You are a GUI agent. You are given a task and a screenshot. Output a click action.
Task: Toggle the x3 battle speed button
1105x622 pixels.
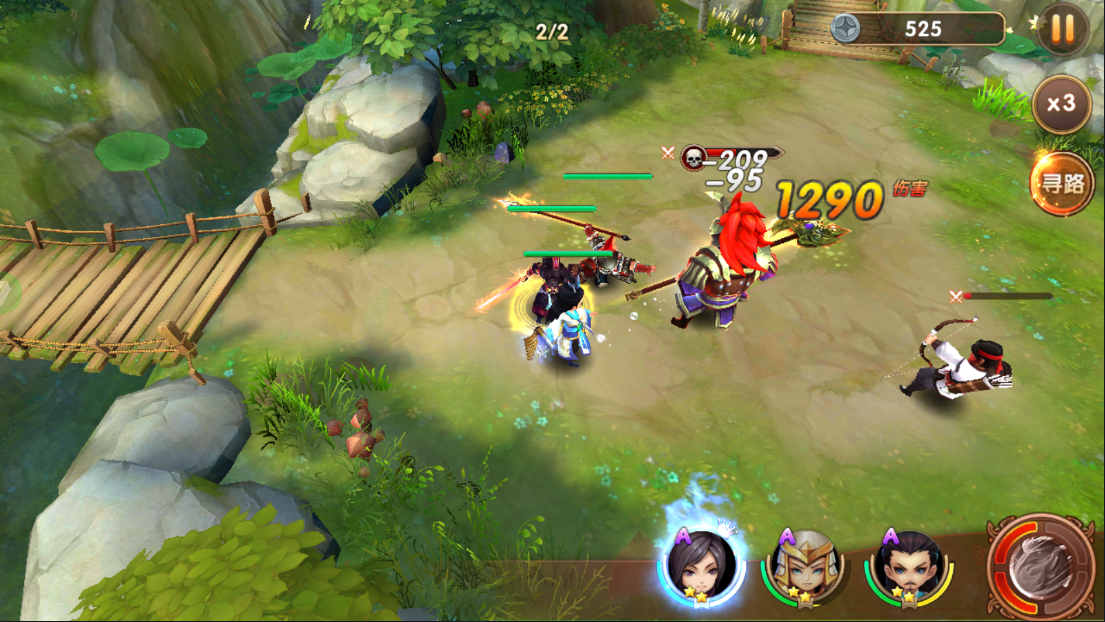[1061, 104]
